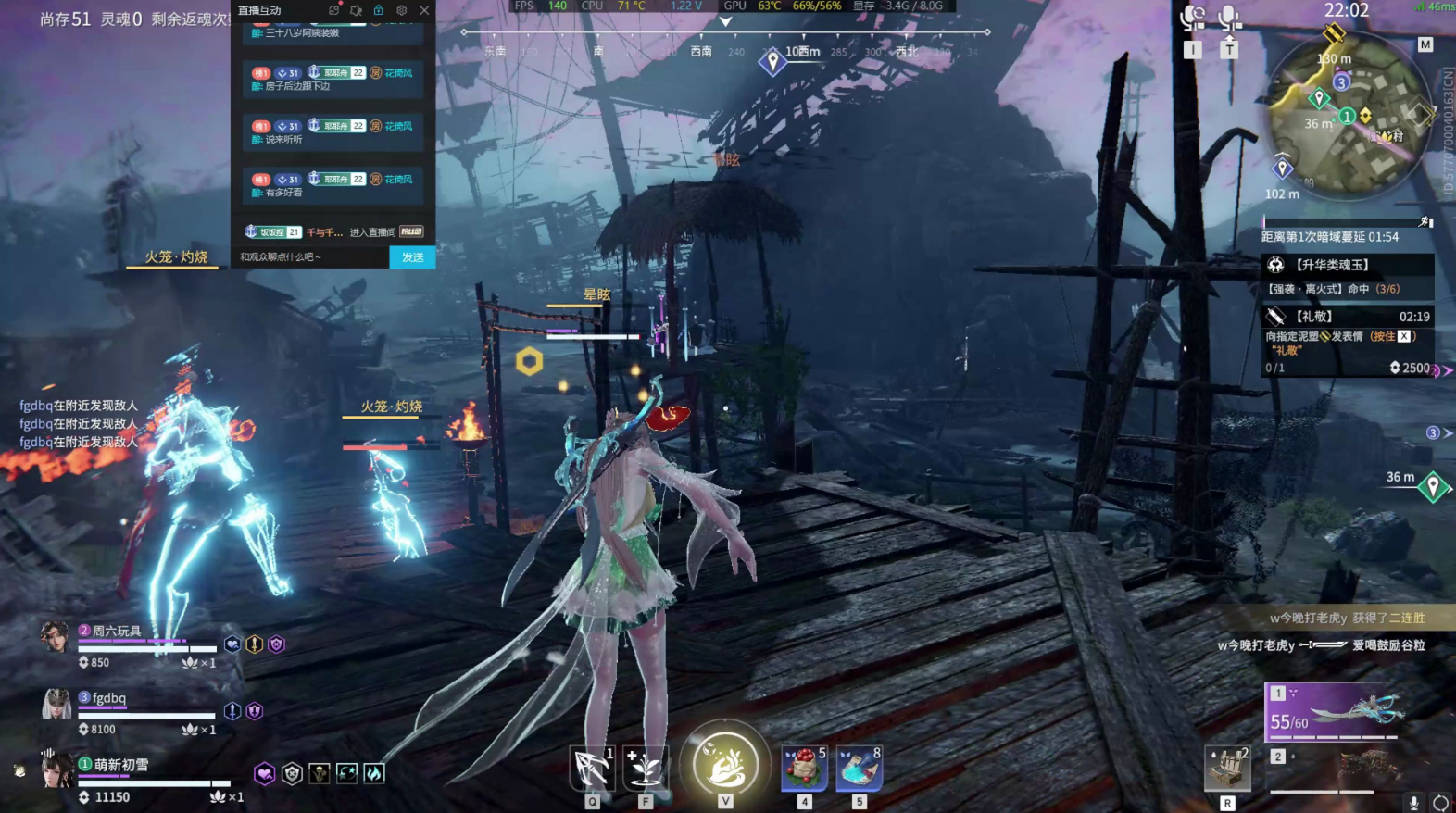Toggle the microphone voice icon

click(x=1229, y=18)
